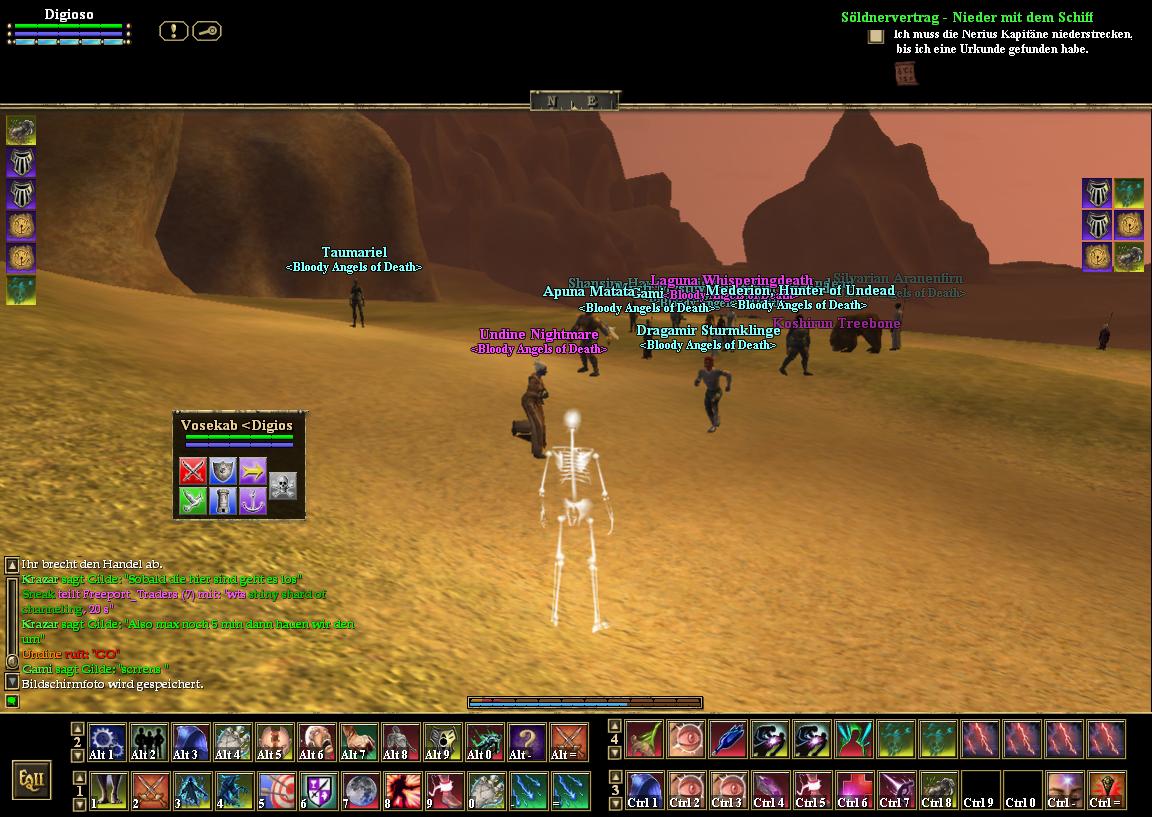Activate the heraldic shield ability in slot 6
This screenshot has height=817, width=1152.
pos(316,790)
